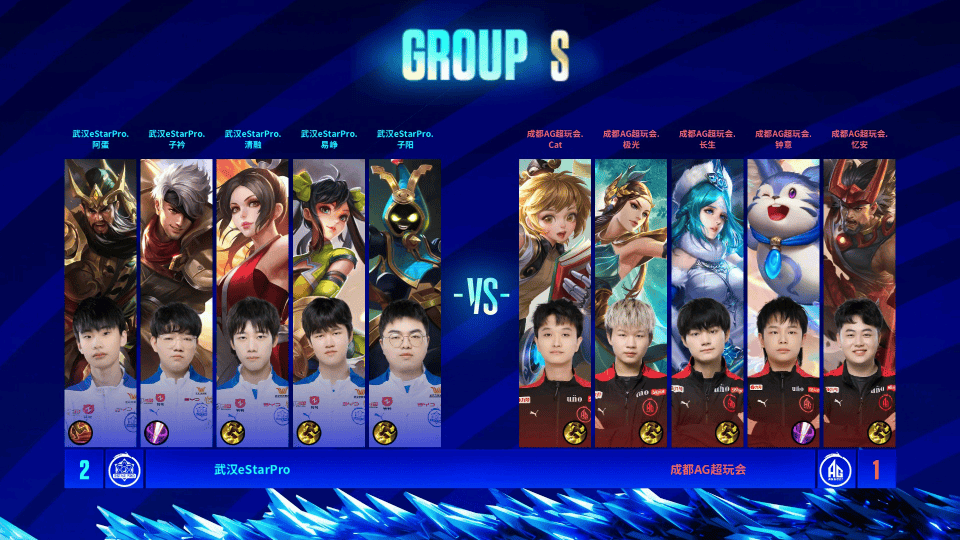Open eStarPro player 易峥's card
Screen dimensions: 960x540
tap(329, 302)
